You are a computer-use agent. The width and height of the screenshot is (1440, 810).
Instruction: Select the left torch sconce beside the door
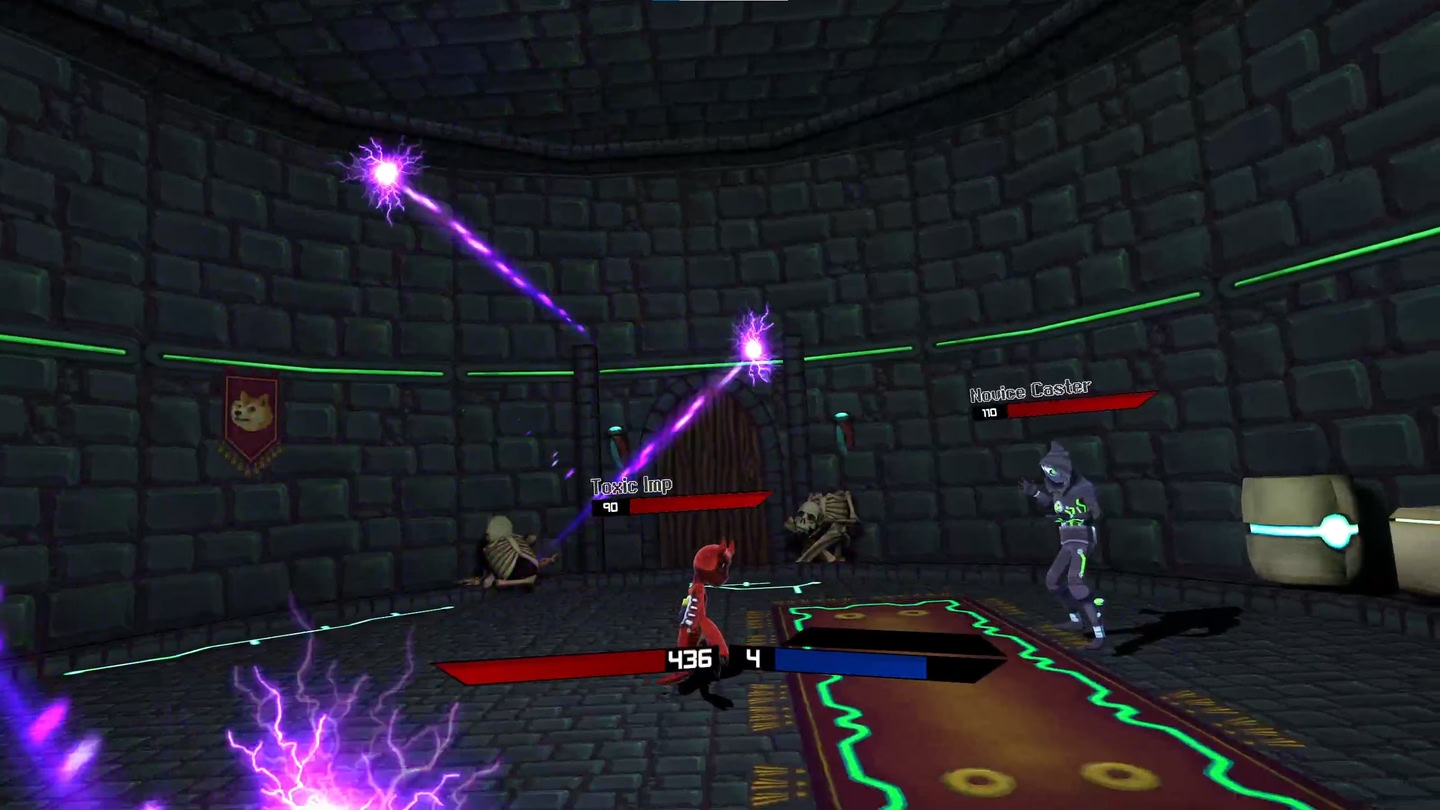616,437
